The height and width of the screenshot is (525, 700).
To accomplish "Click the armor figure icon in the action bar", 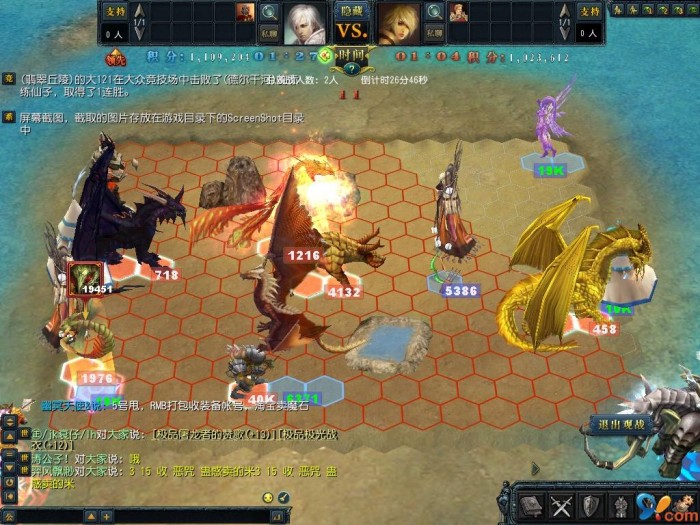I will pyautogui.click(x=621, y=505).
